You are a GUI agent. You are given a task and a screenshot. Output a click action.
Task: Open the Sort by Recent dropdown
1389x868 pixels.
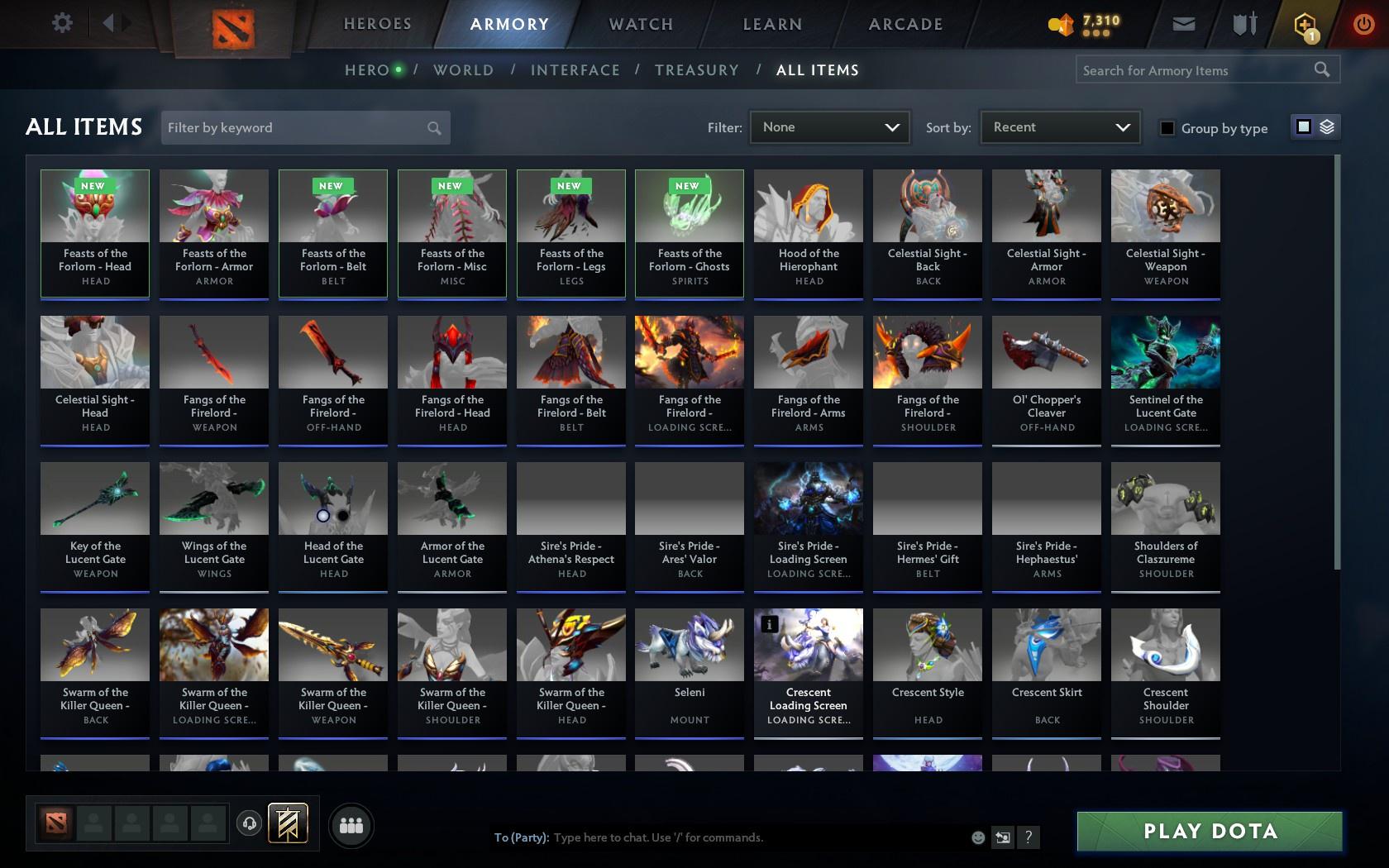(1059, 127)
